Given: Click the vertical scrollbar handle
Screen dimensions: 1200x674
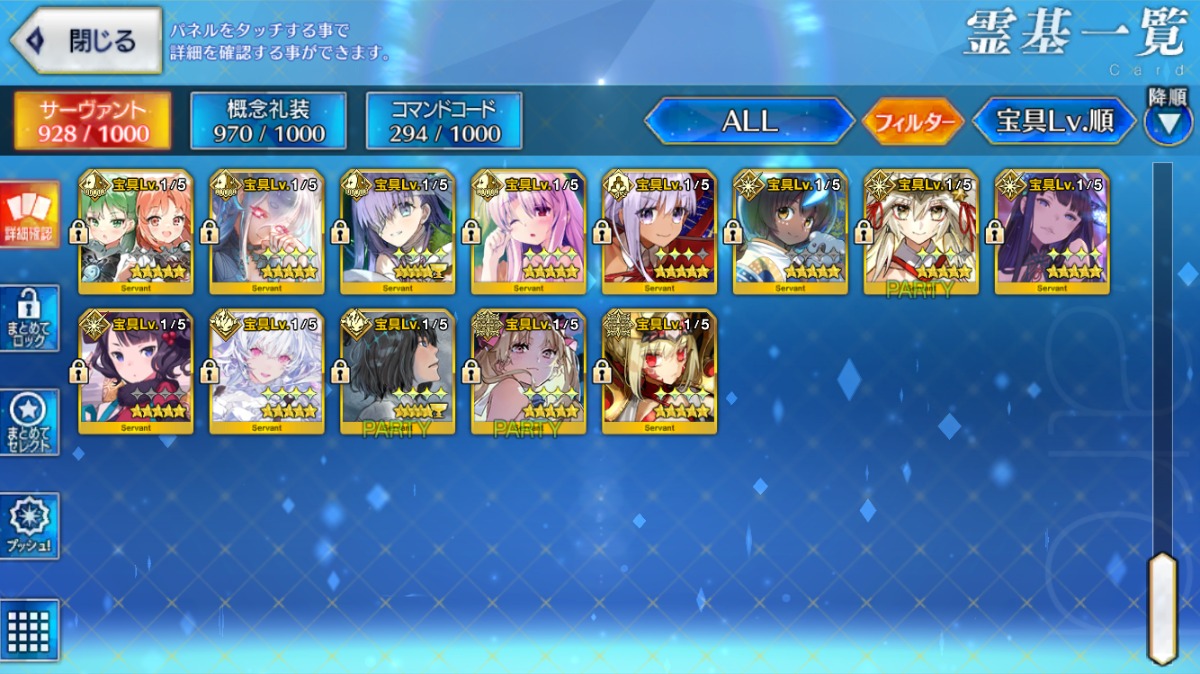Looking at the screenshot, I should click(1162, 606).
